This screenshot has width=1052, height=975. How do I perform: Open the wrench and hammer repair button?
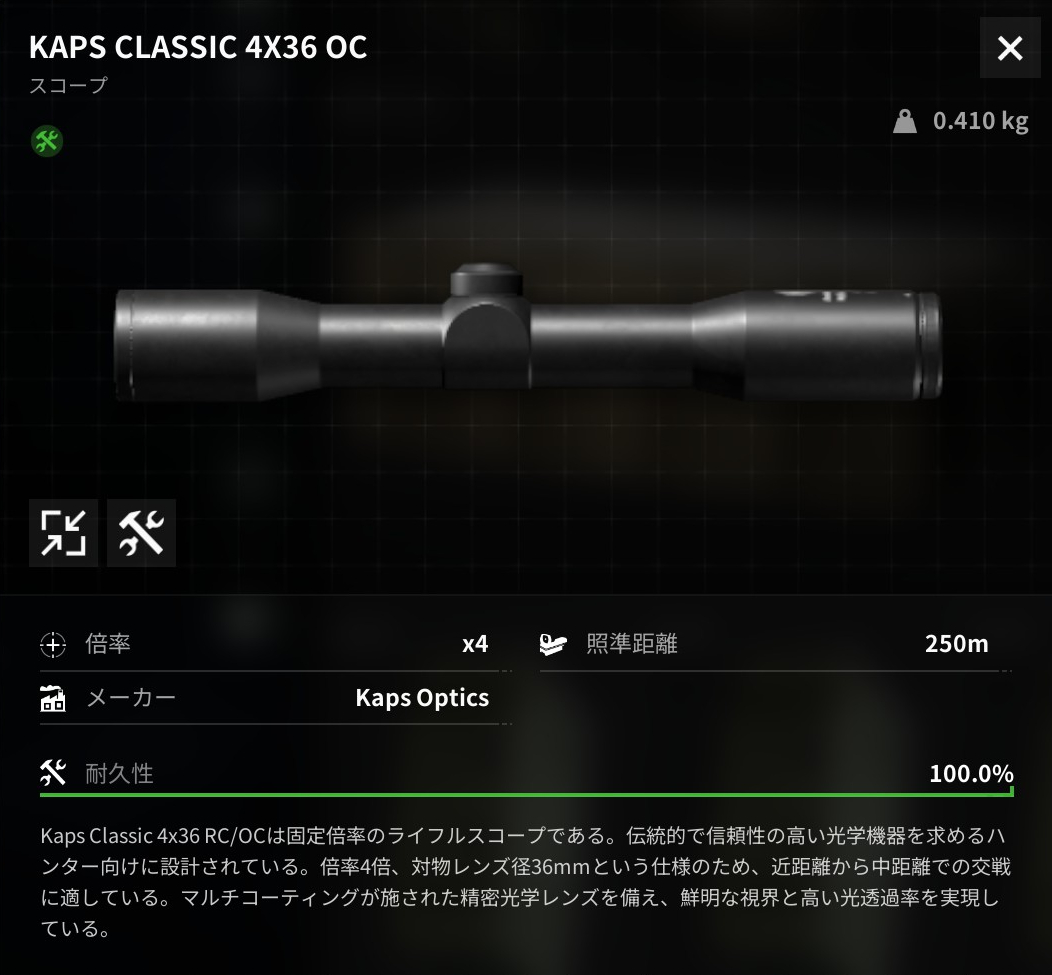click(x=141, y=532)
